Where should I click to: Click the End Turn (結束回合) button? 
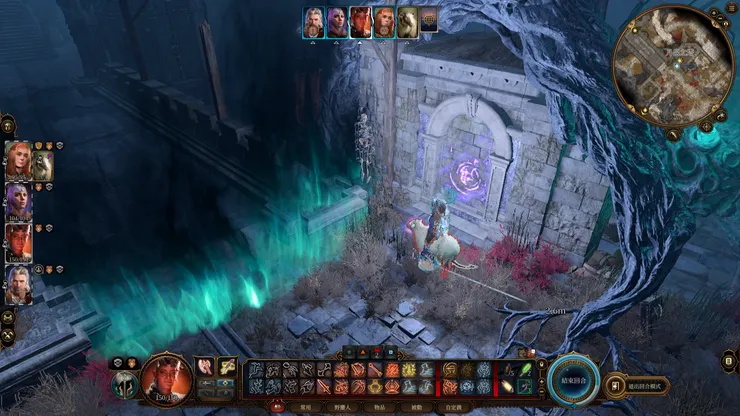tap(574, 380)
